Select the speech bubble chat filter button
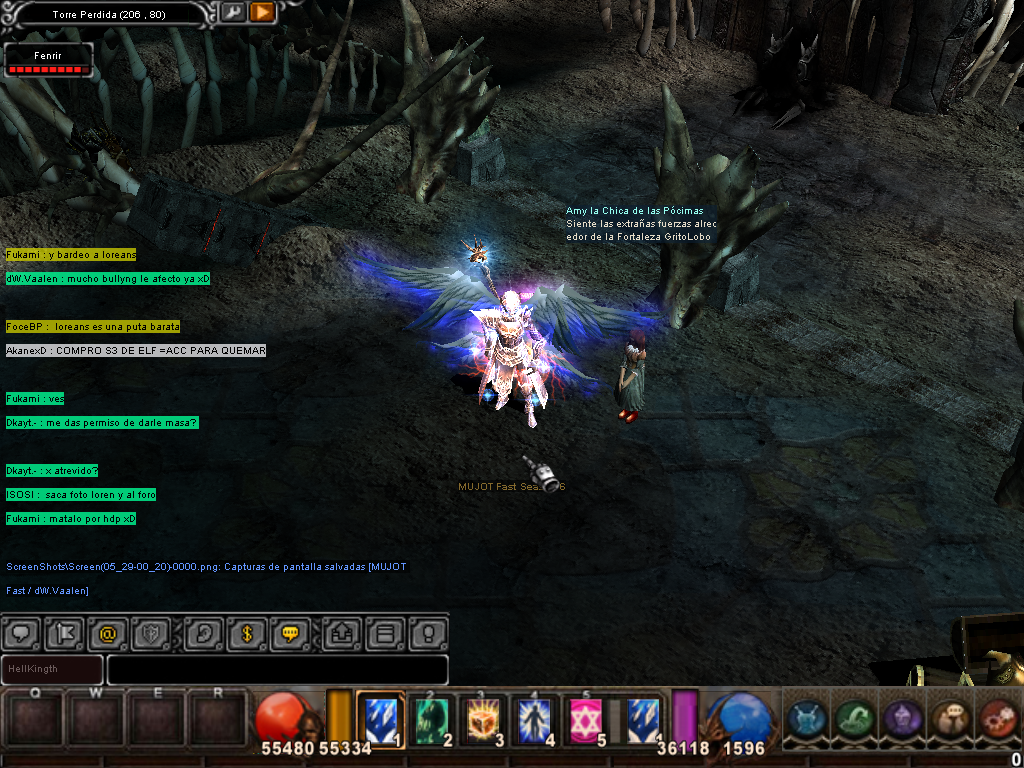The image size is (1024, 768). coord(22,633)
